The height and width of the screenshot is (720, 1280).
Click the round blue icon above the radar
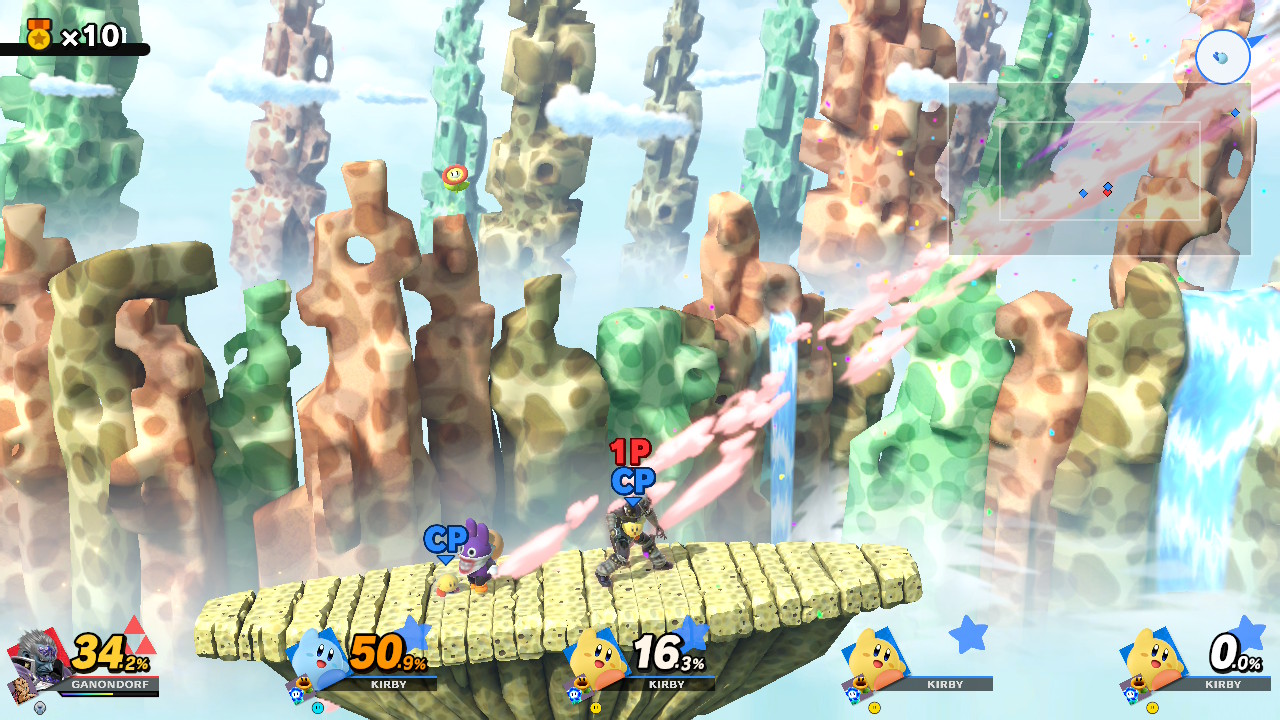click(x=1222, y=56)
